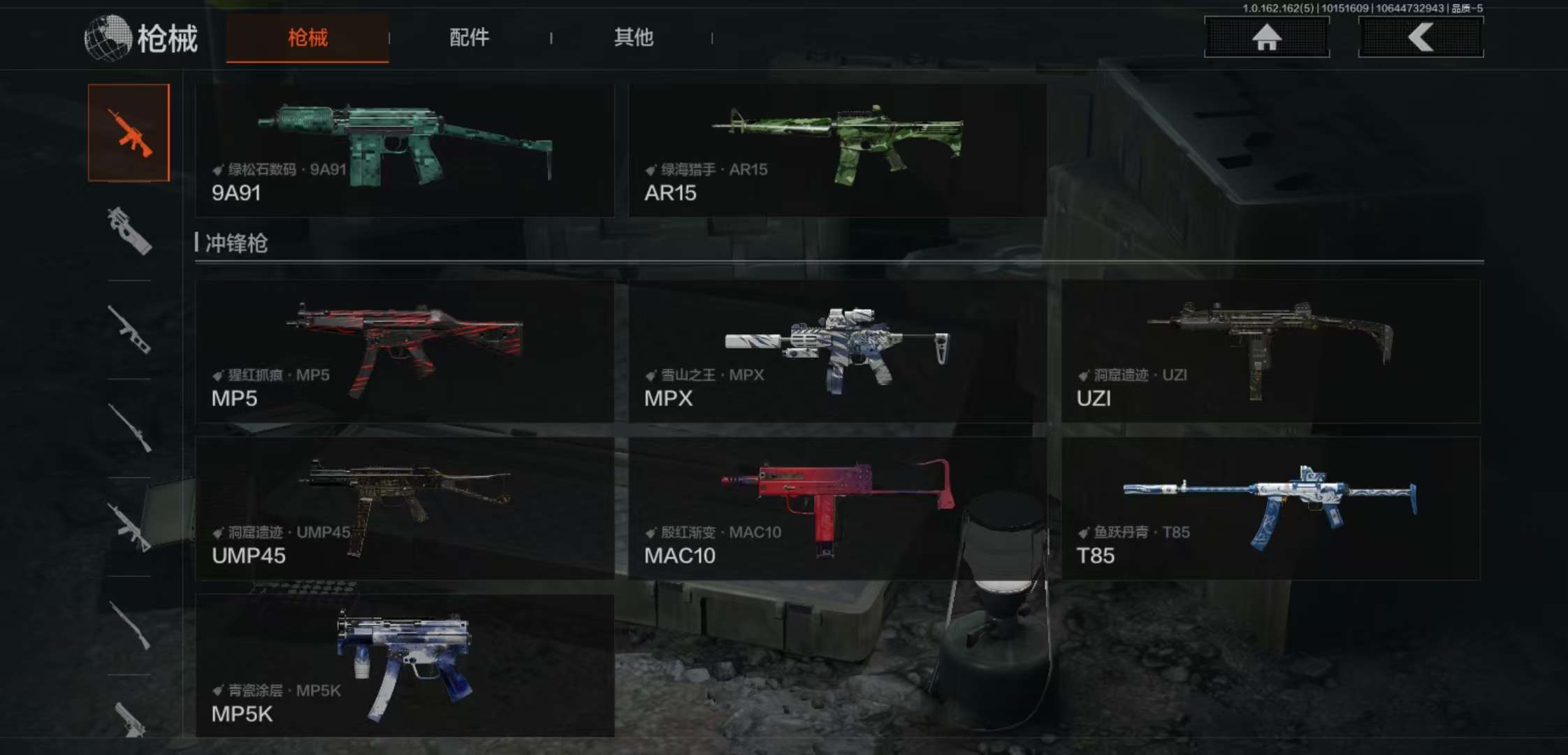The width and height of the screenshot is (1568, 755).
Task: Open the pistol category in sidebar
Action: [x=130, y=719]
